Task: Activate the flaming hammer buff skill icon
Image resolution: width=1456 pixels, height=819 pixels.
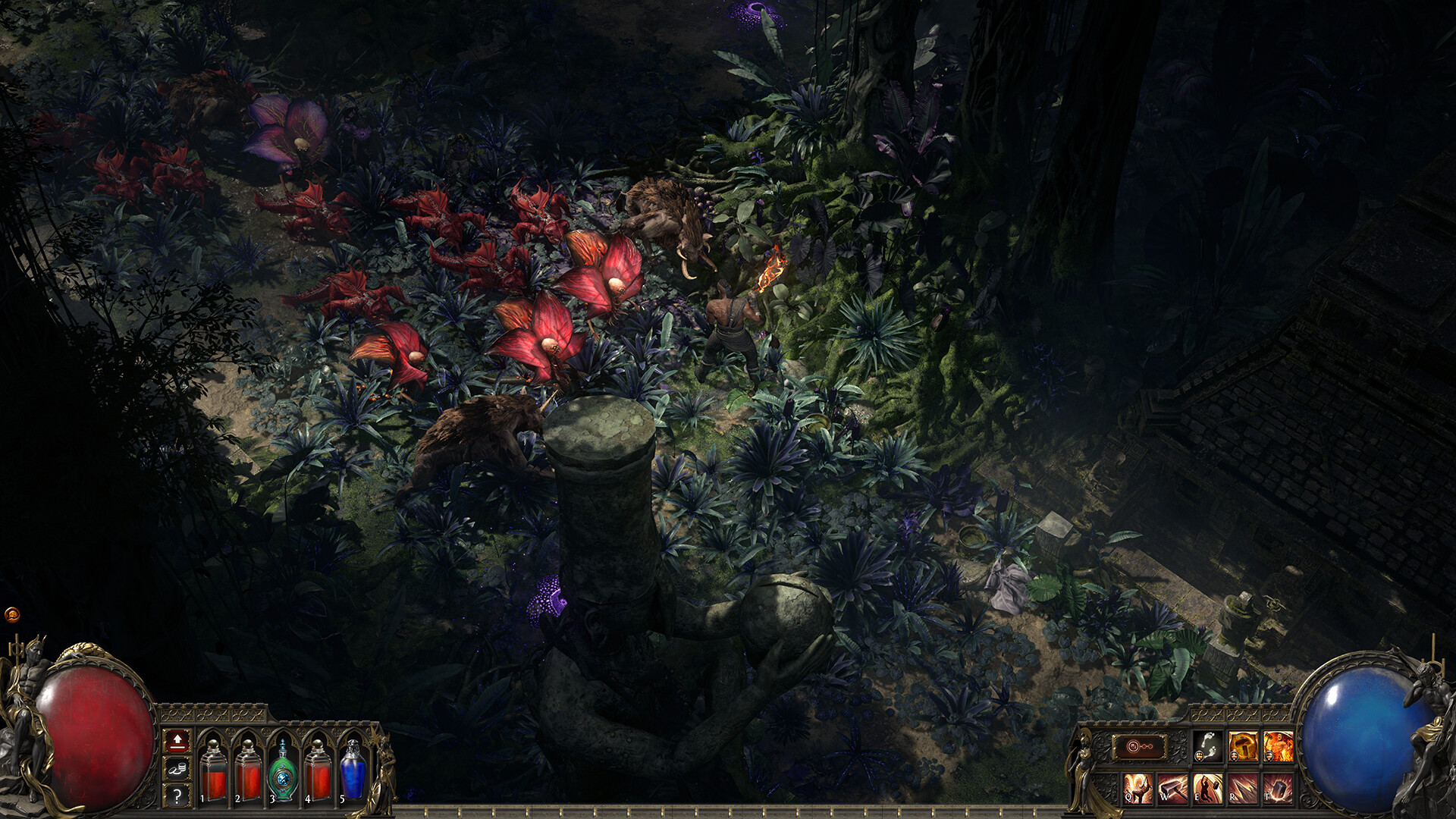Action: pyautogui.click(x=1242, y=745)
